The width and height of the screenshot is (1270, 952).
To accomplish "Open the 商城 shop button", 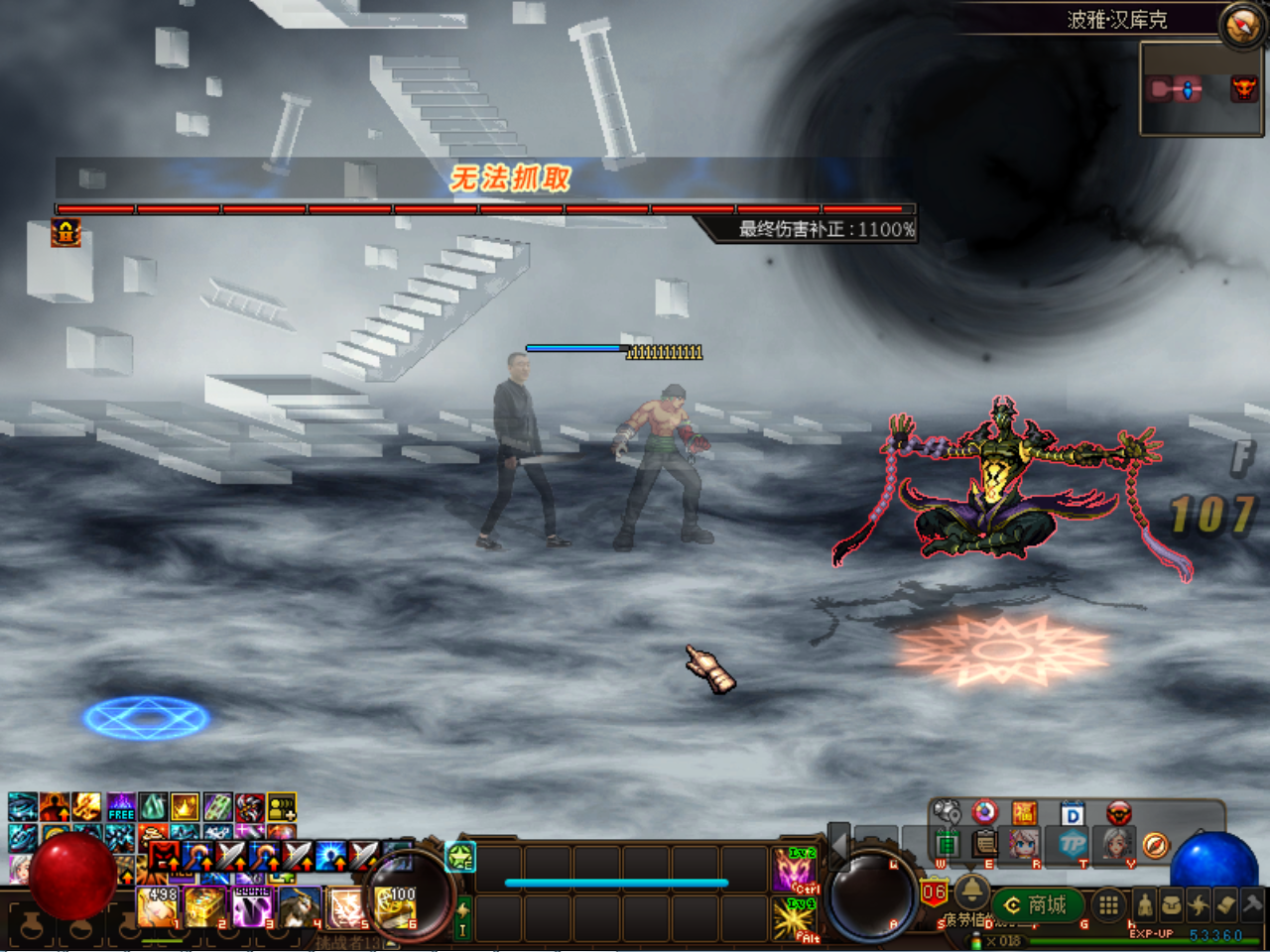I will tap(1037, 904).
